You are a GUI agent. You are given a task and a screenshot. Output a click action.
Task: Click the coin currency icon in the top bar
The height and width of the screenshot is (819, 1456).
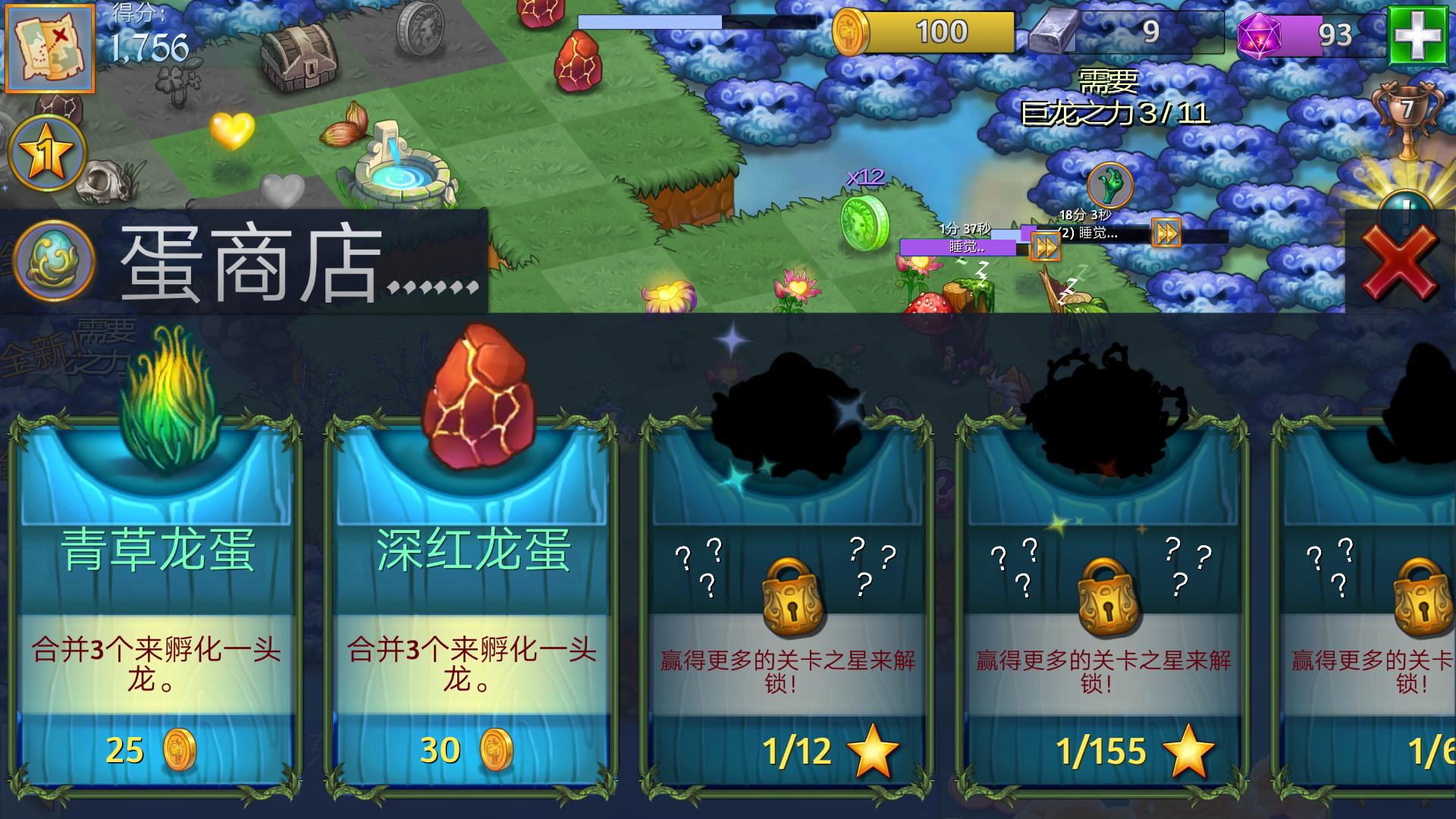pyautogui.click(x=851, y=32)
